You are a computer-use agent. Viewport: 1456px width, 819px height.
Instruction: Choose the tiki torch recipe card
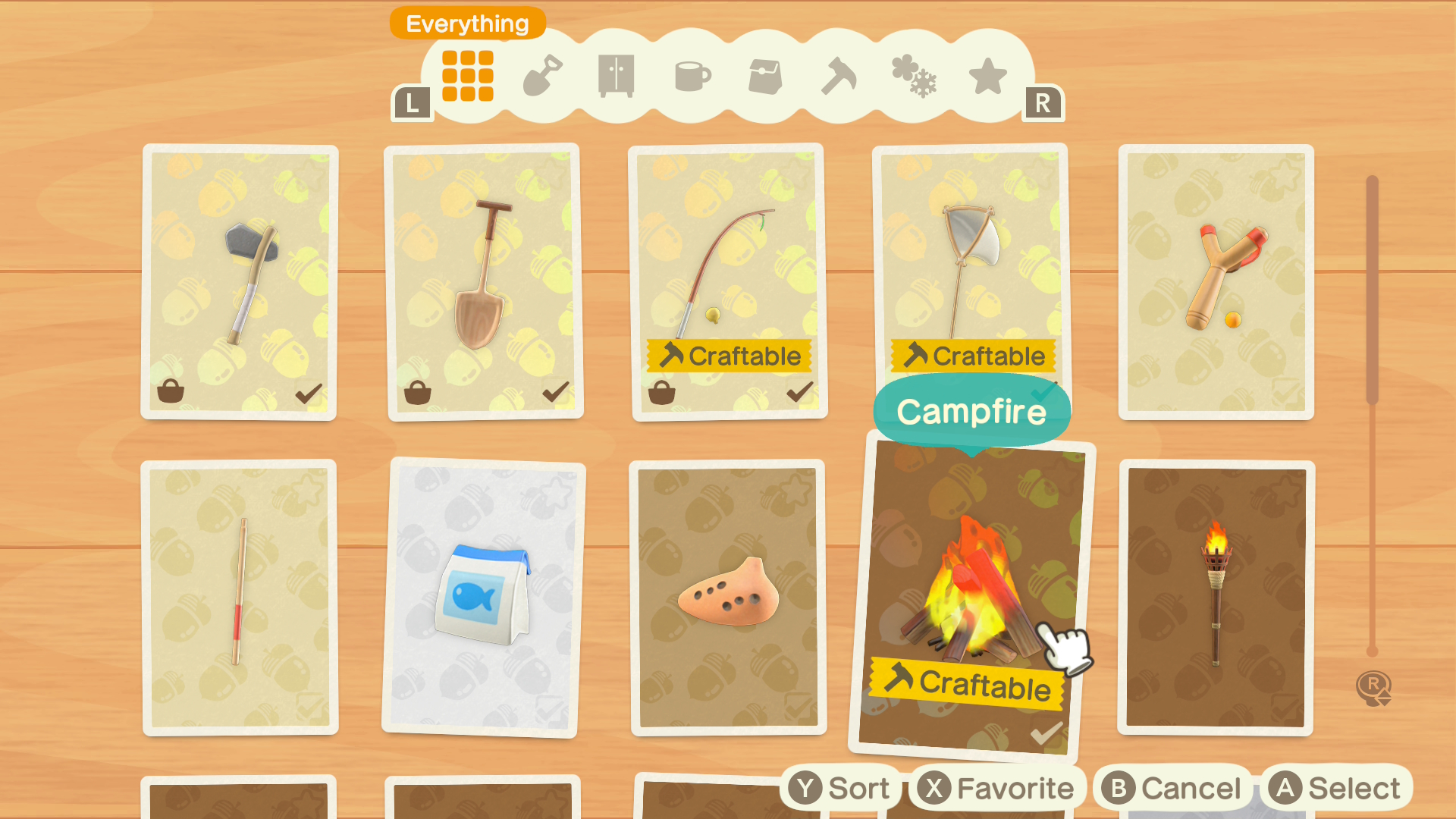[x=1216, y=597]
